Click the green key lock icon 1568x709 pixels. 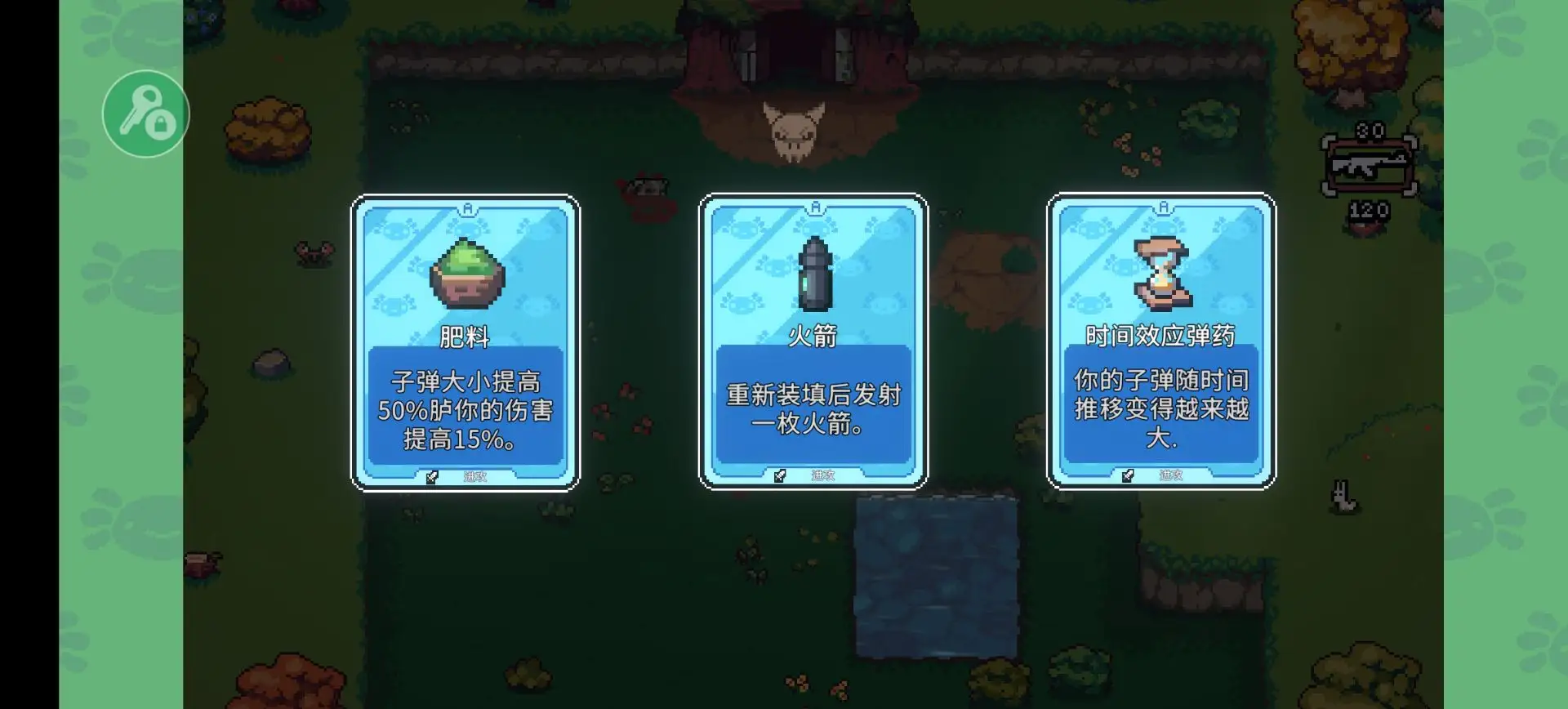145,112
